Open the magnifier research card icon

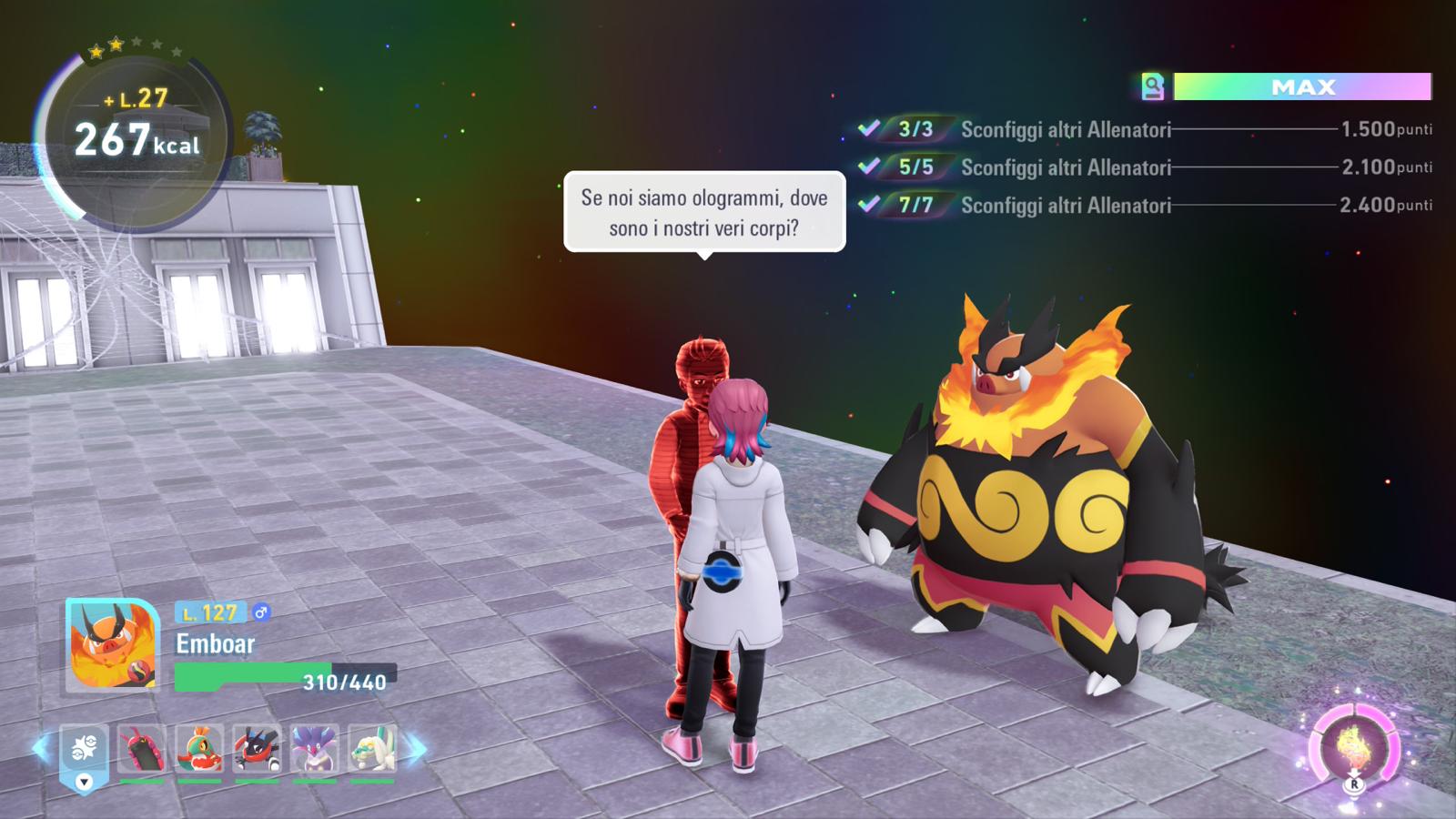coord(1153,87)
